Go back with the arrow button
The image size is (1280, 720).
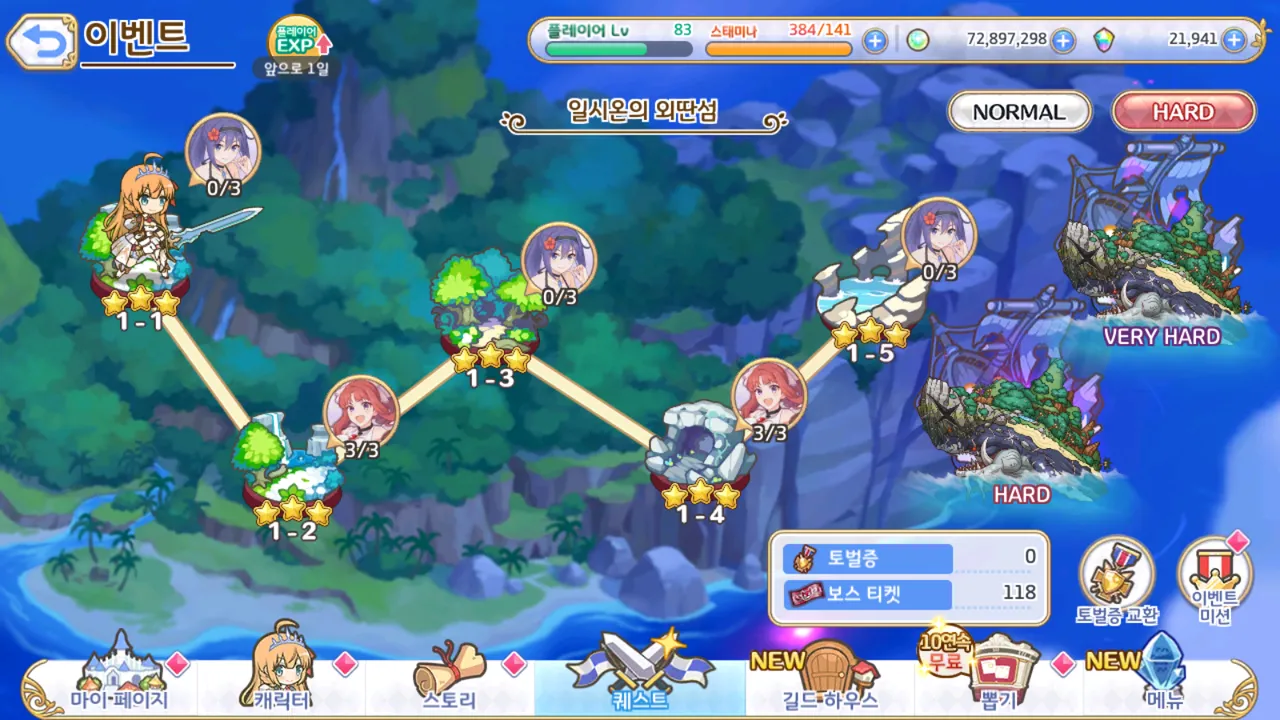[x=41, y=41]
